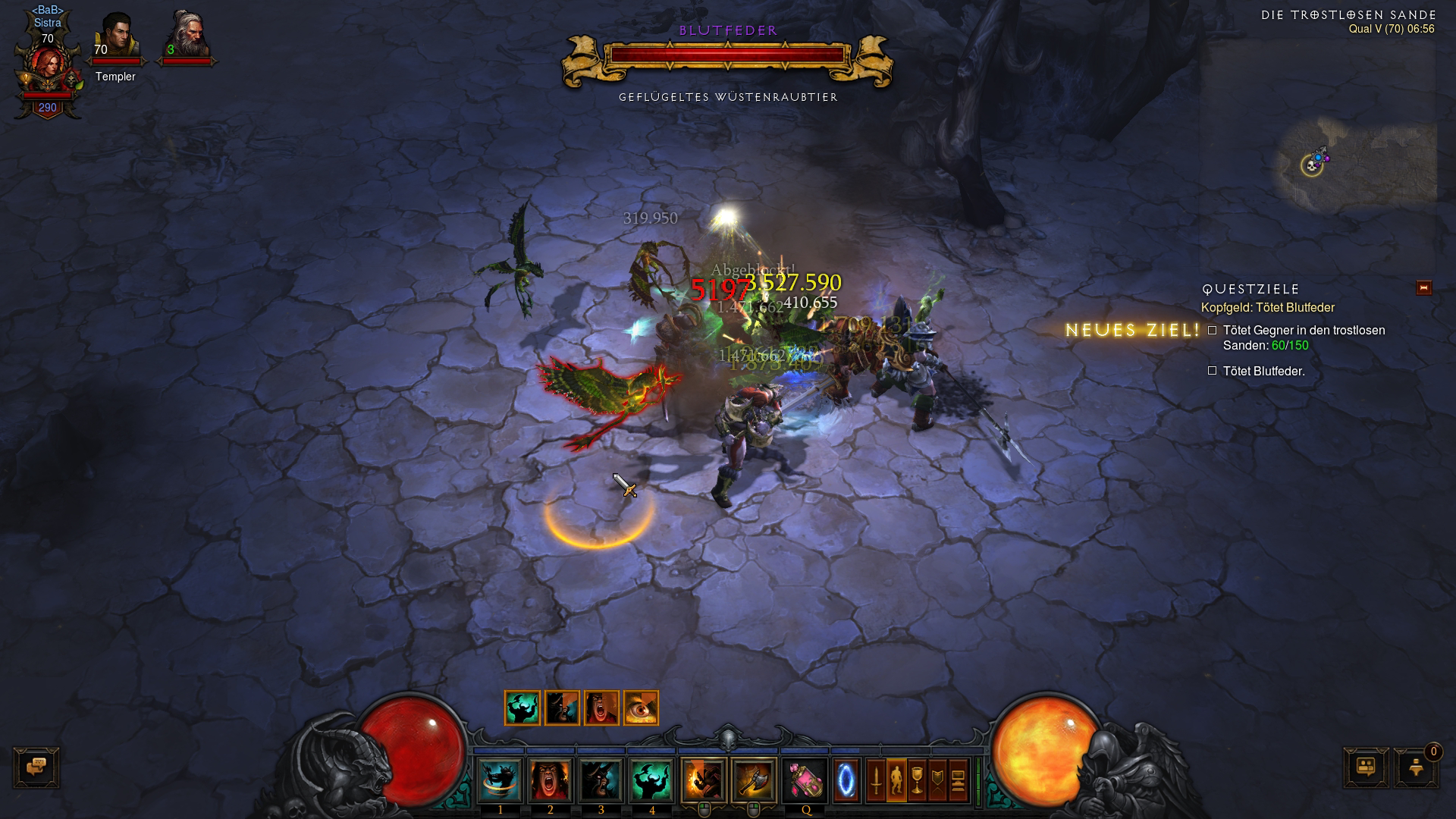1456x819 pixels.
Task: Open the skills menu sword button
Action: (x=876, y=780)
